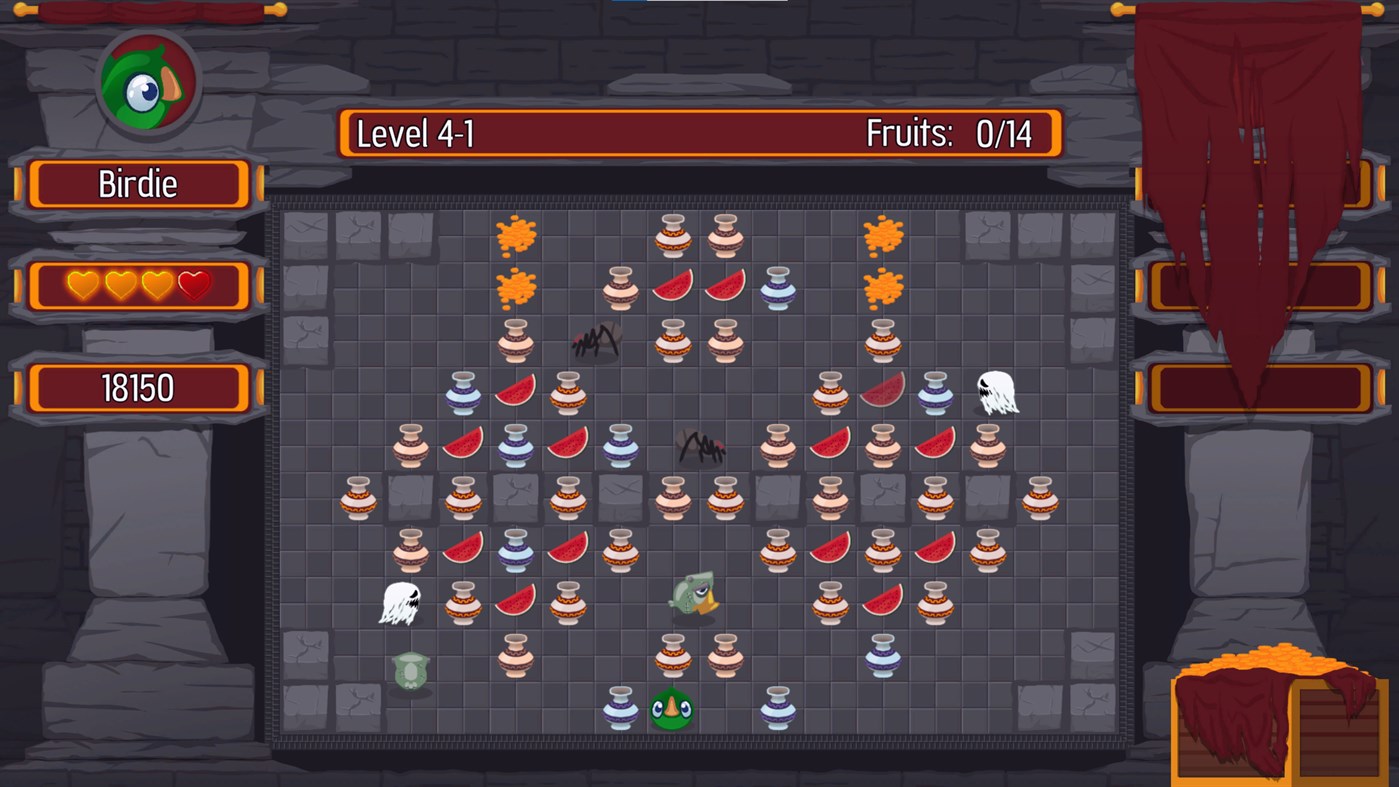
Task: Click the honey blob in the upper right
Action: coord(882,233)
